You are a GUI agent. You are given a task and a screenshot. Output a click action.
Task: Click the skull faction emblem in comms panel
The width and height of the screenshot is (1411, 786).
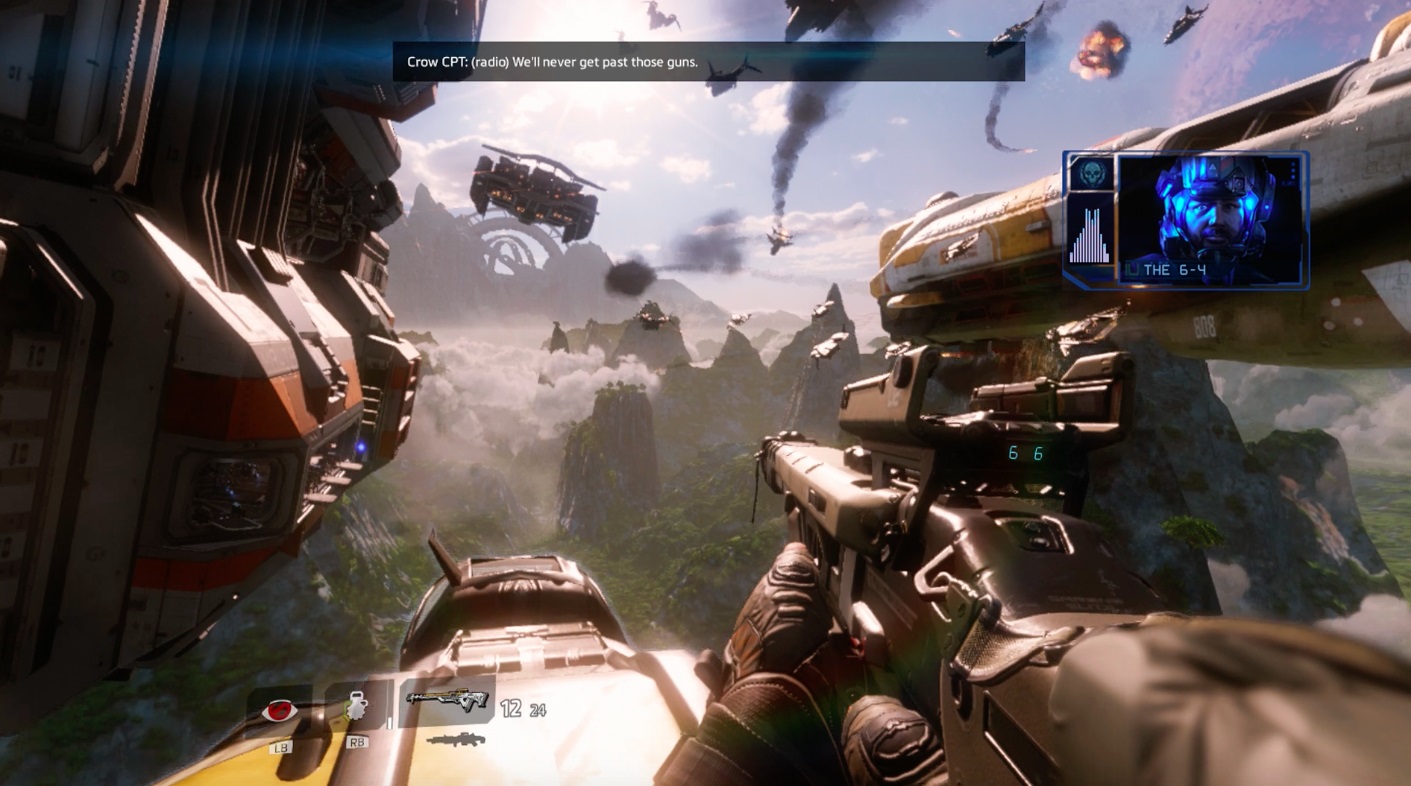(1088, 173)
